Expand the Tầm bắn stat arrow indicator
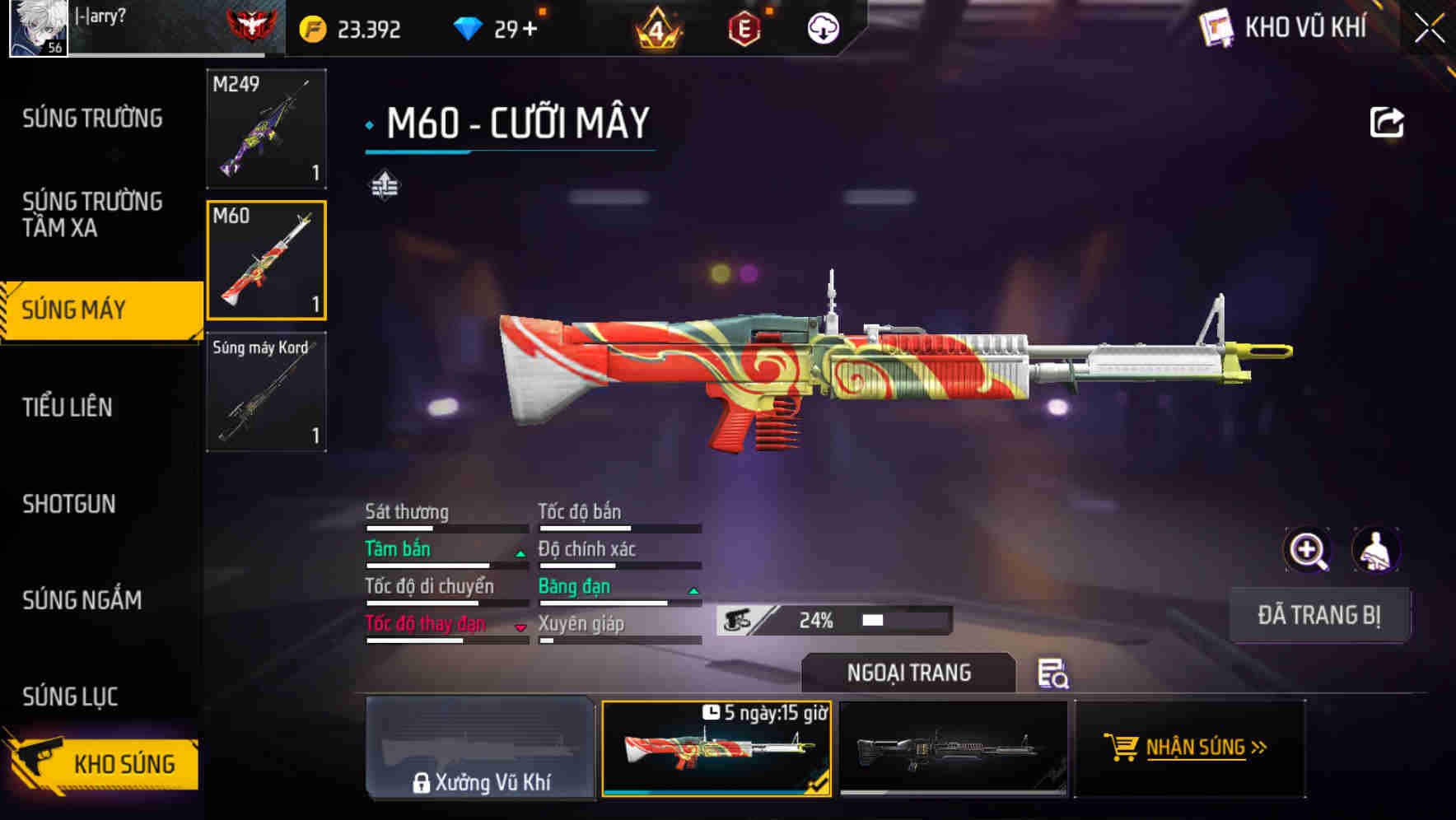 point(520,553)
